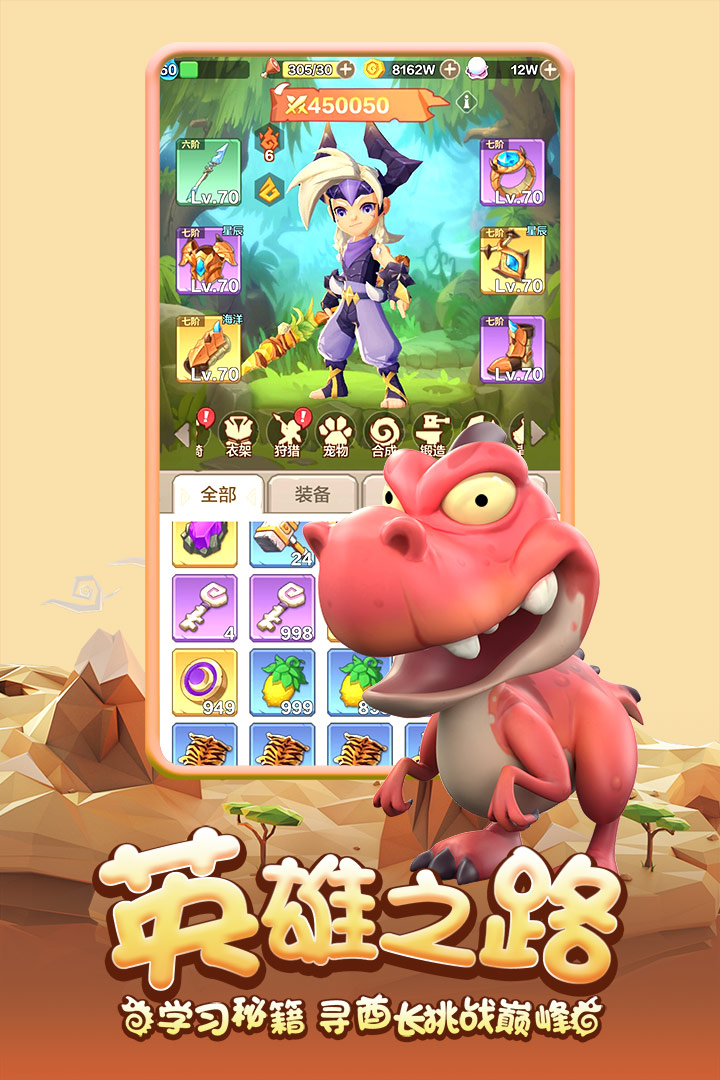The image size is (720, 1080).
Task: Switch to the 装备 equipment tab
Action: click(313, 494)
